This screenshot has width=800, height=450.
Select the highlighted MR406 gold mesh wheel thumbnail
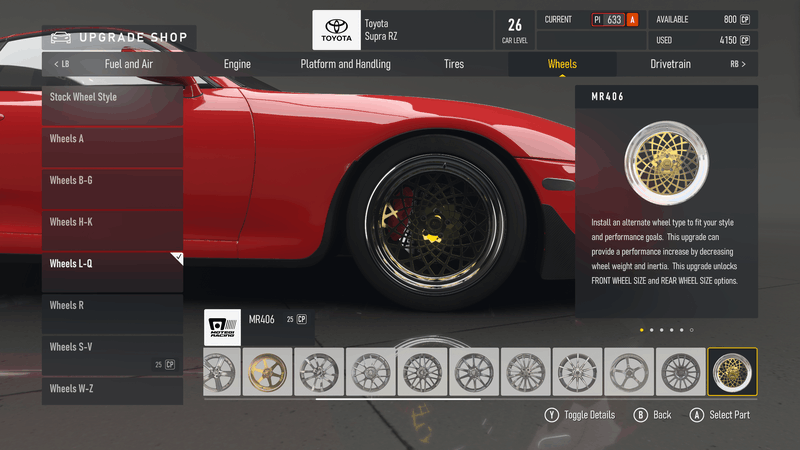coord(732,372)
